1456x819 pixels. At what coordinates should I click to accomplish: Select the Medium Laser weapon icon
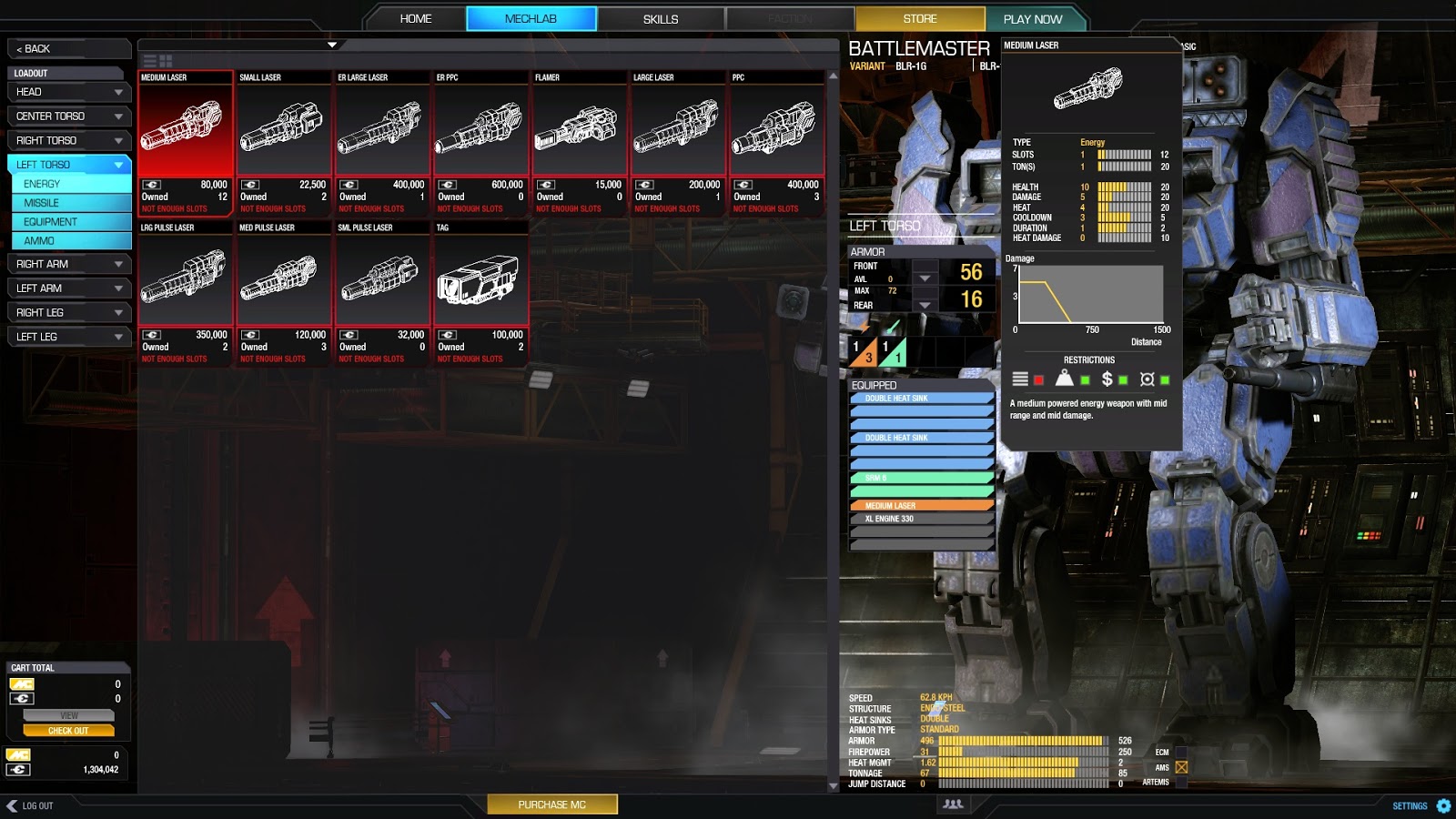[186, 127]
